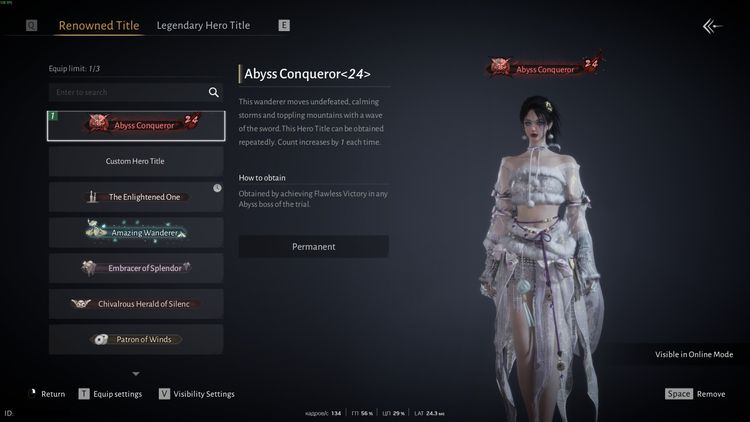Go back using the top-right arrow
The image size is (750, 422).
coord(712,27)
